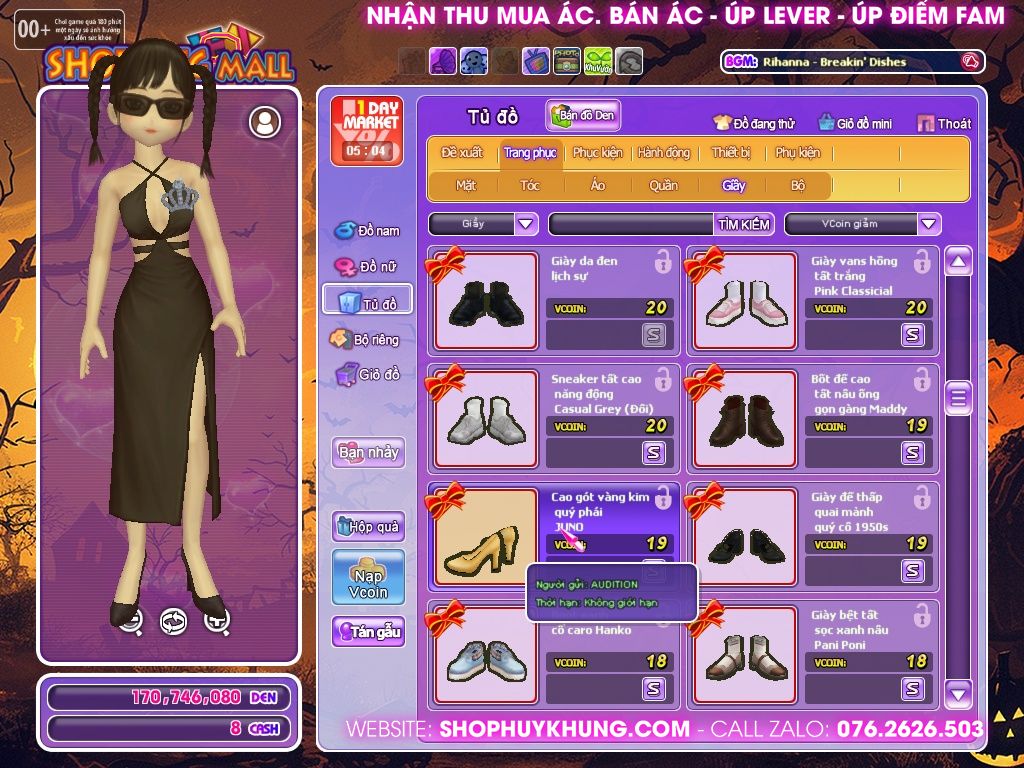
Task: Open the Bạn nhảy panel
Action: coord(368,452)
